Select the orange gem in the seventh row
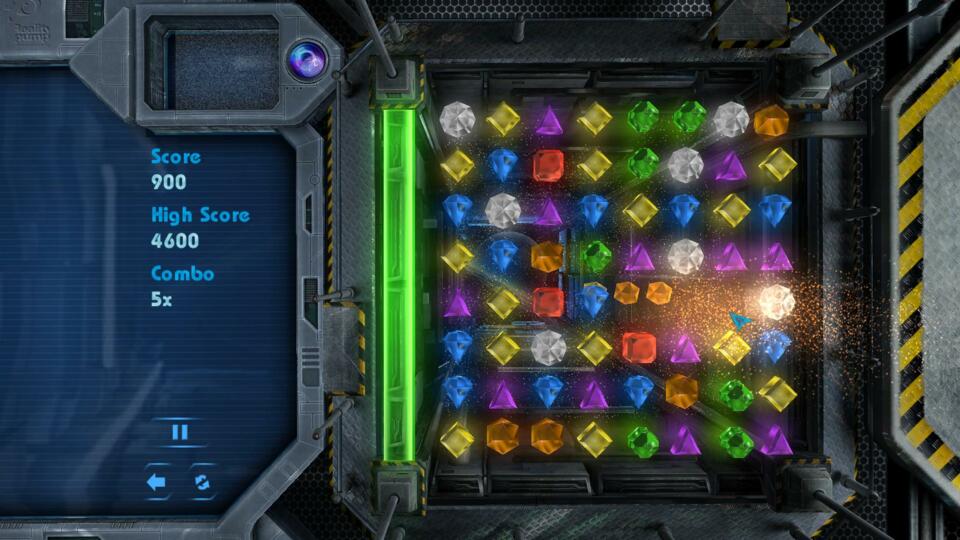The image size is (960, 540). point(681,389)
